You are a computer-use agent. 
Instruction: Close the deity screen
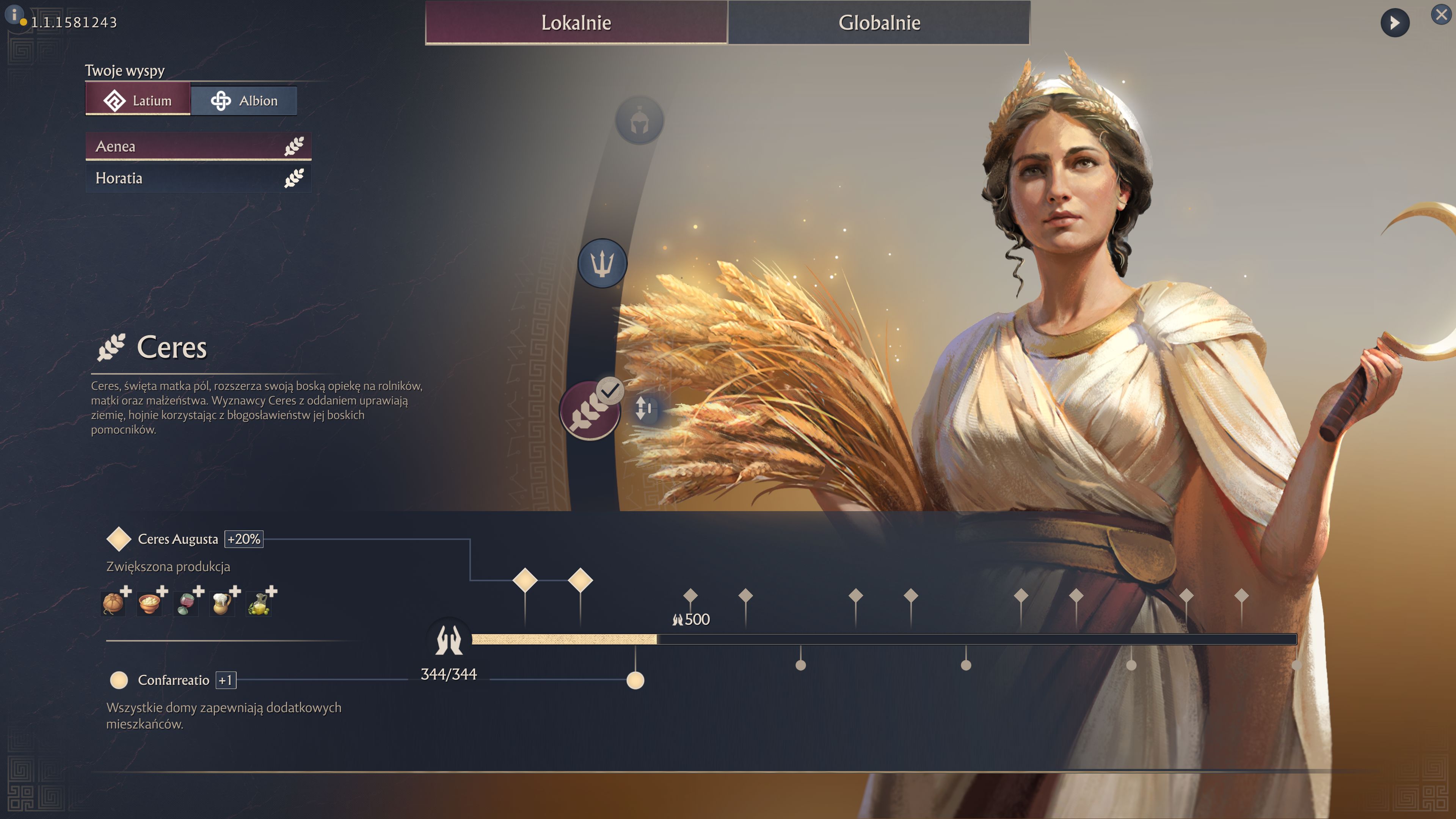(1441, 15)
